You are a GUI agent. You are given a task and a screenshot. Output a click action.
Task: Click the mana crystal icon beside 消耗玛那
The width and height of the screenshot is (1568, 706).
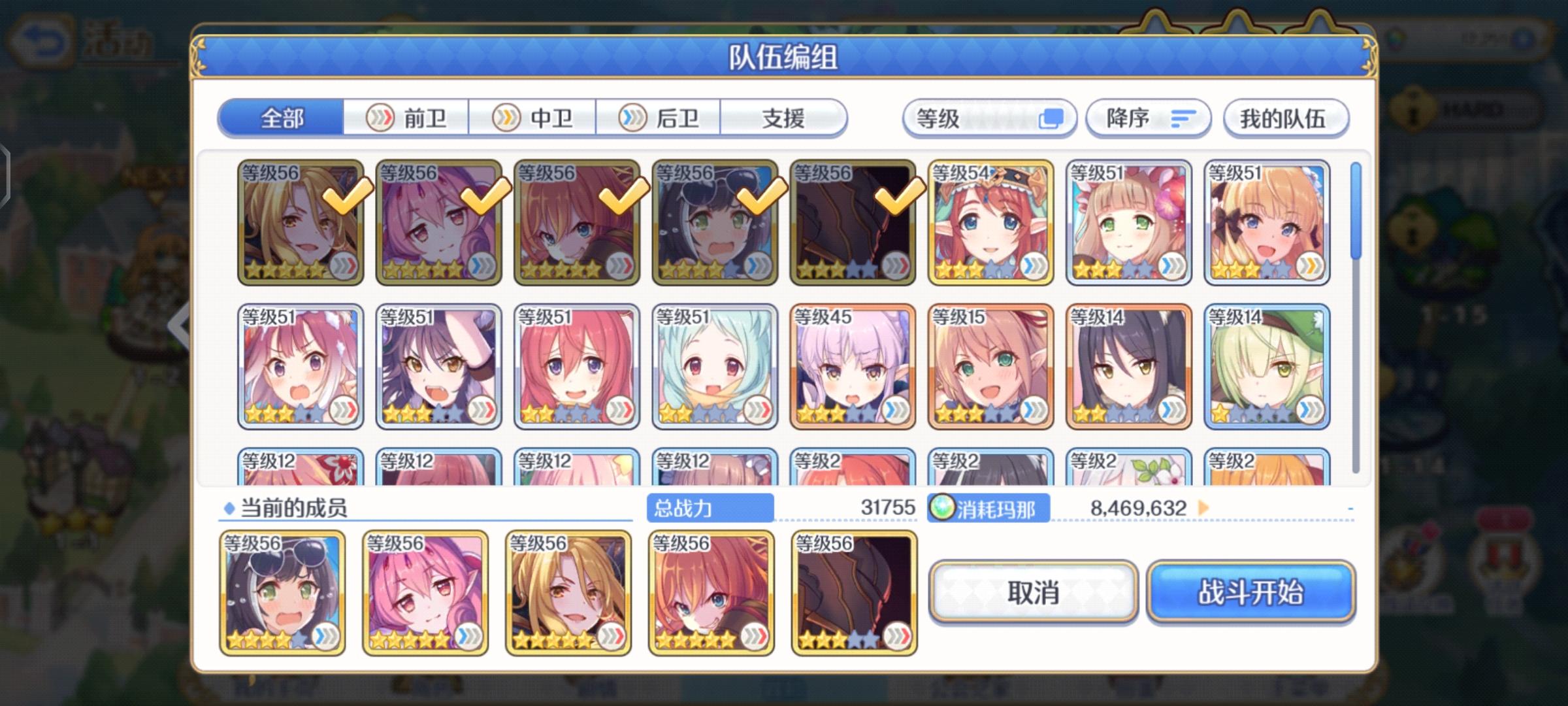pyautogui.click(x=943, y=509)
